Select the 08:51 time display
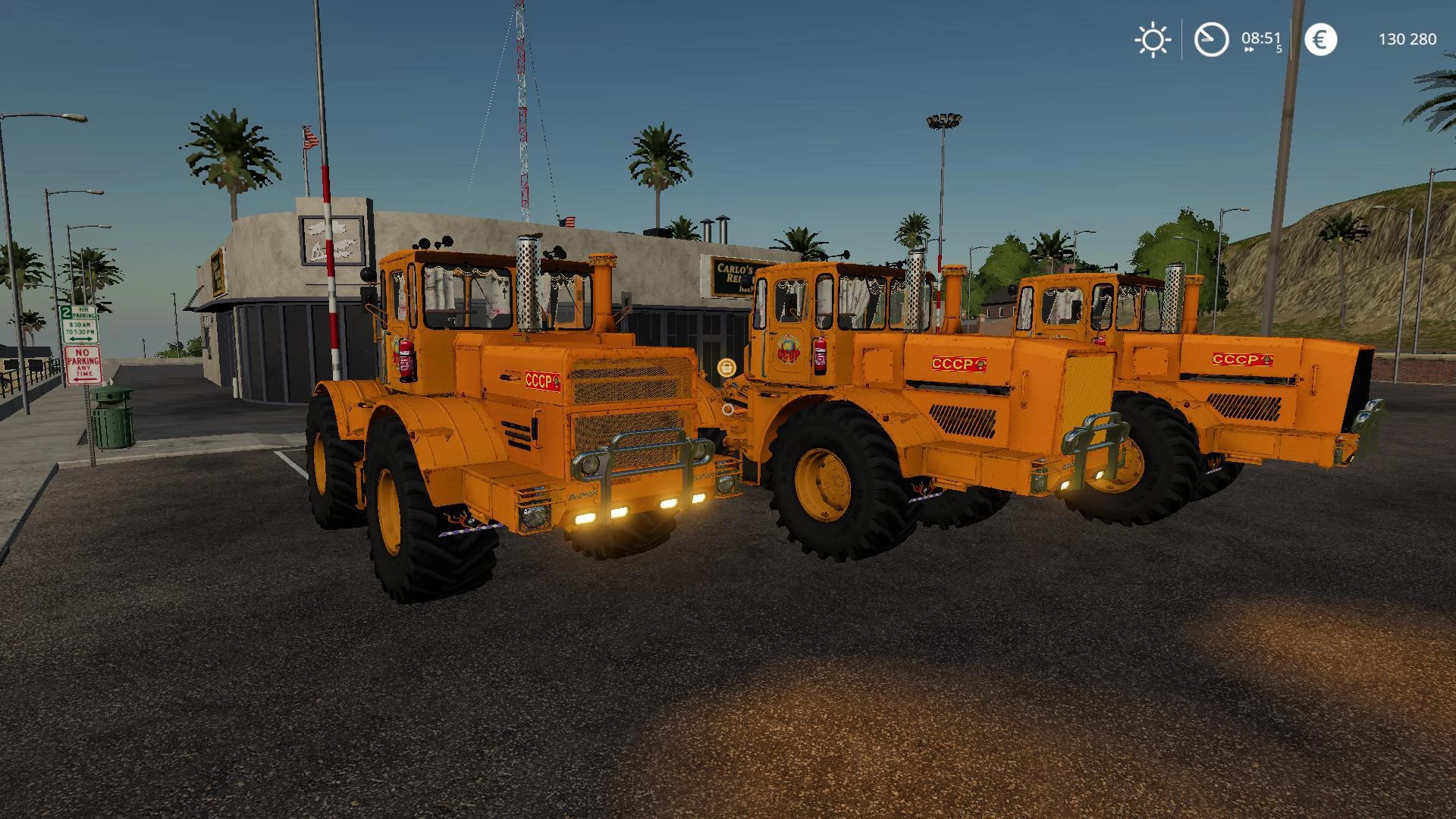 tap(1261, 36)
